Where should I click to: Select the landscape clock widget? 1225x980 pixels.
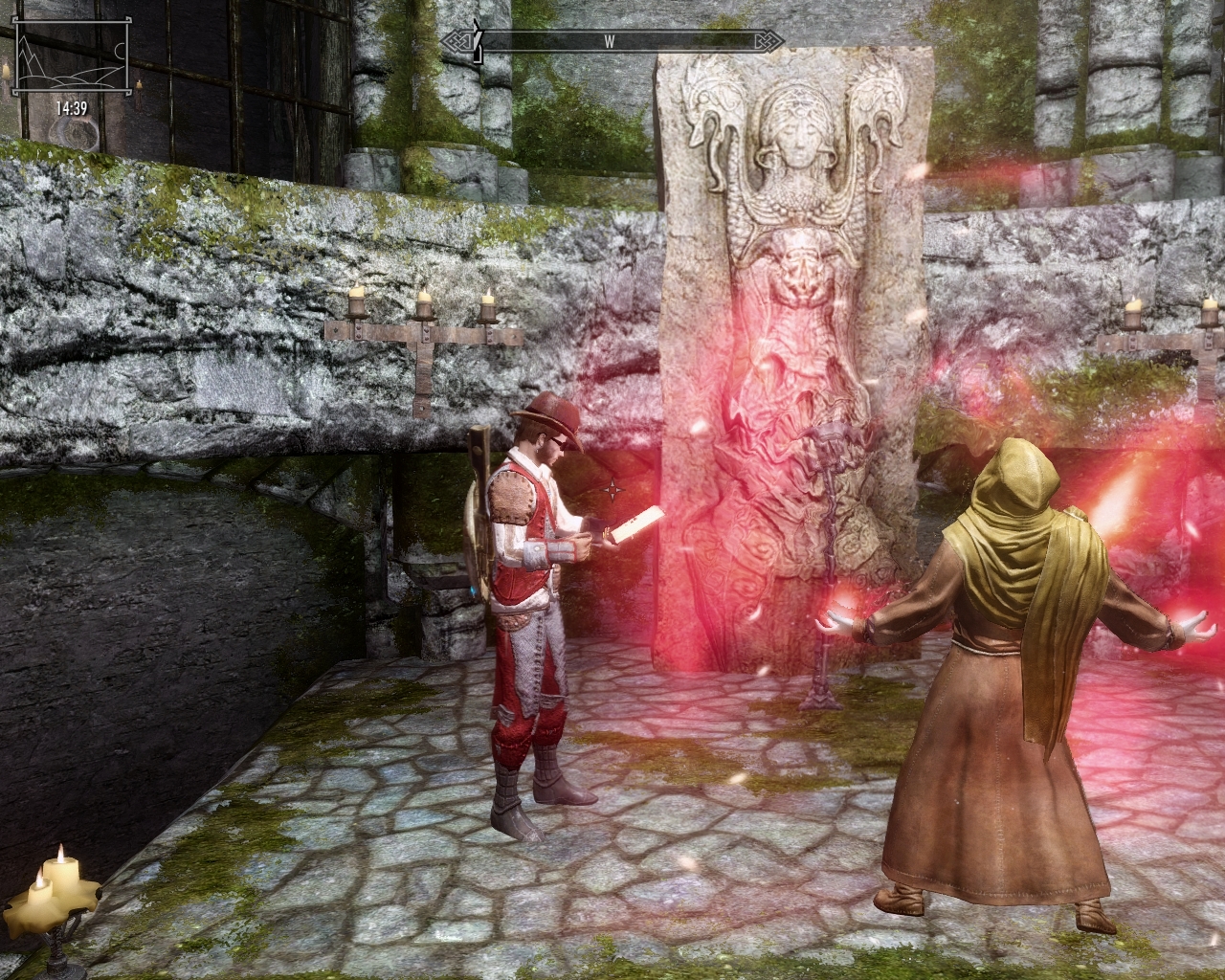[71, 70]
